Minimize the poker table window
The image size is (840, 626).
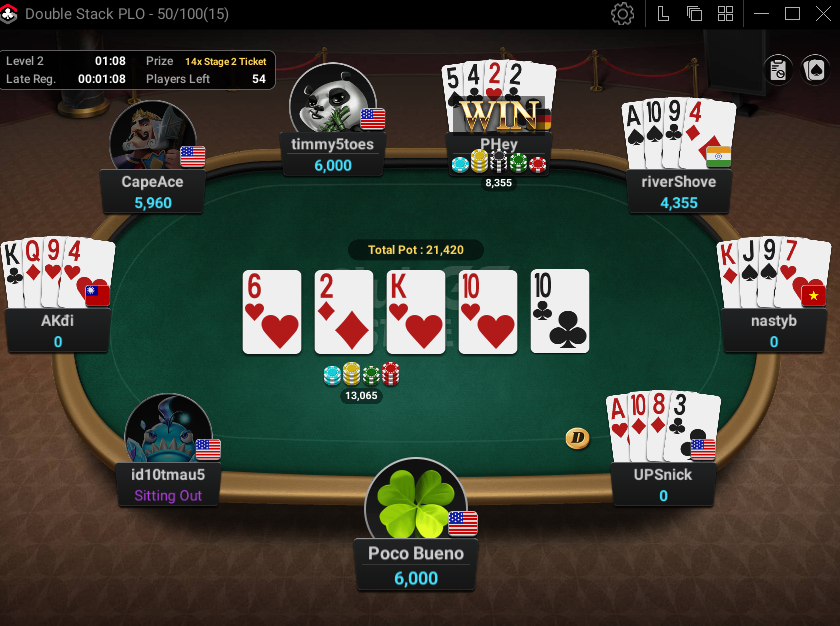point(763,14)
